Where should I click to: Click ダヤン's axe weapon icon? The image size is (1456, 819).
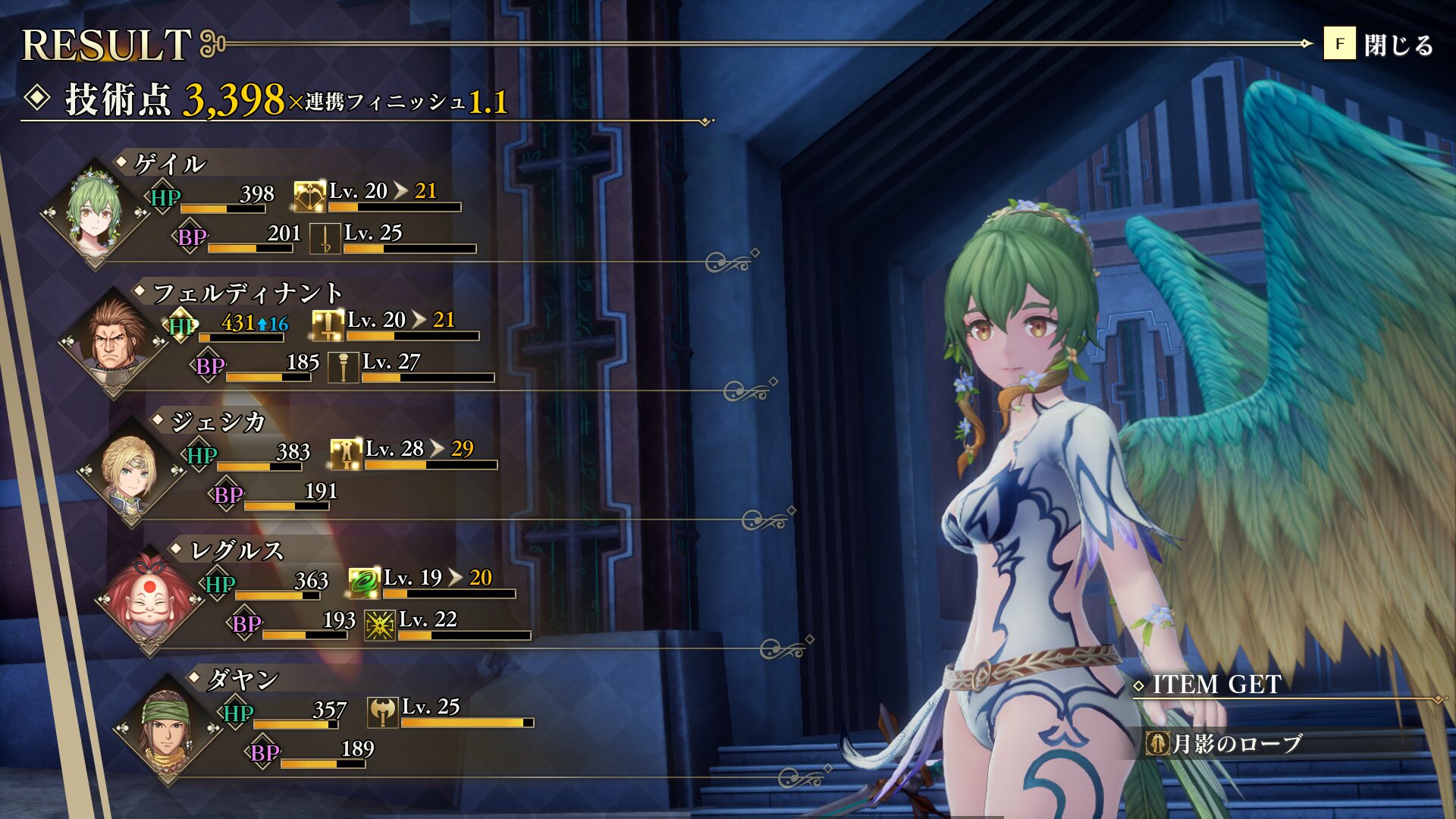click(383, 712)
